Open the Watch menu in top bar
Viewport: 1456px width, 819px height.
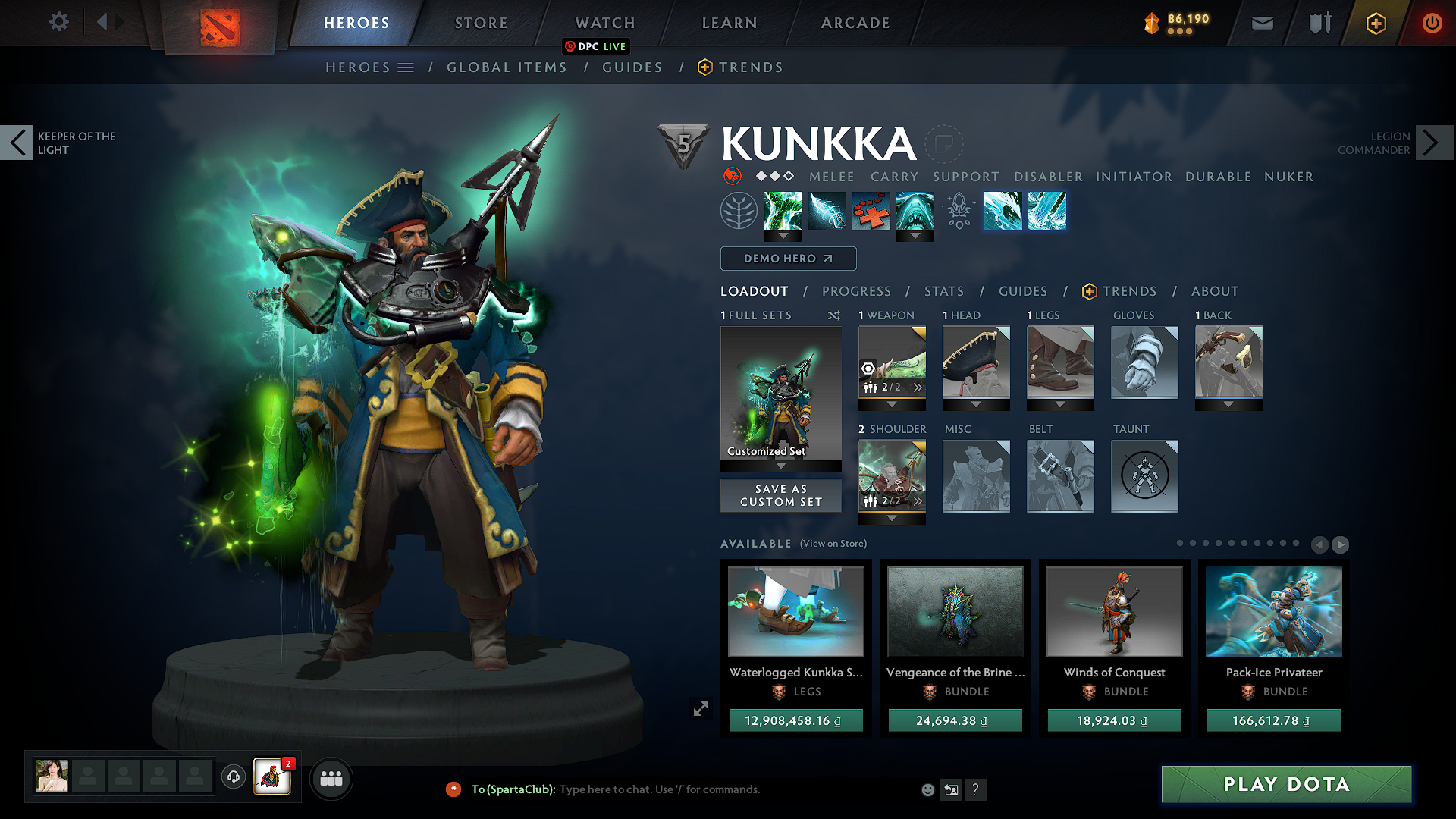pos(604,23)
